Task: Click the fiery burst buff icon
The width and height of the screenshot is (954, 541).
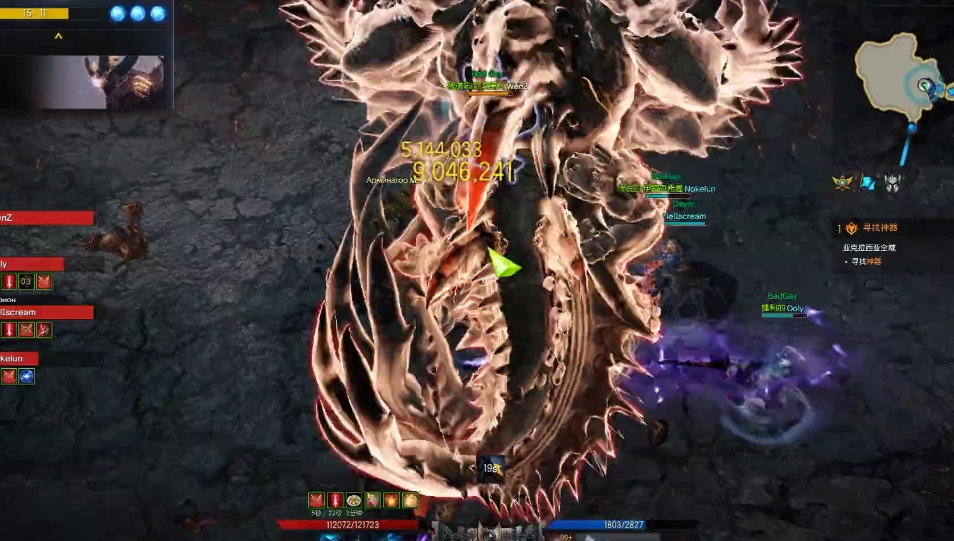Action: point(390,500)
